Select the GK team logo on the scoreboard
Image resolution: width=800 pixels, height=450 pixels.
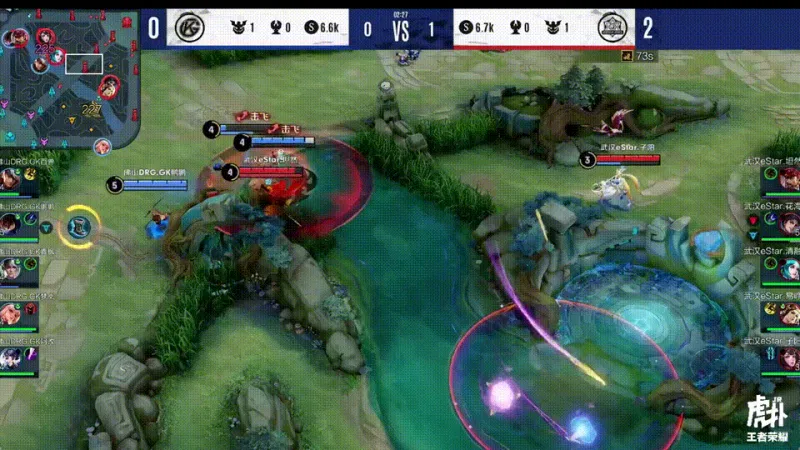point(187,28)
